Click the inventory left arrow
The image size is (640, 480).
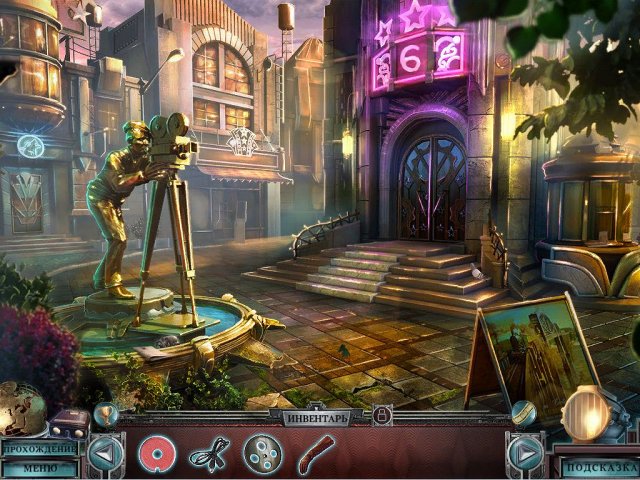point(105,455)
